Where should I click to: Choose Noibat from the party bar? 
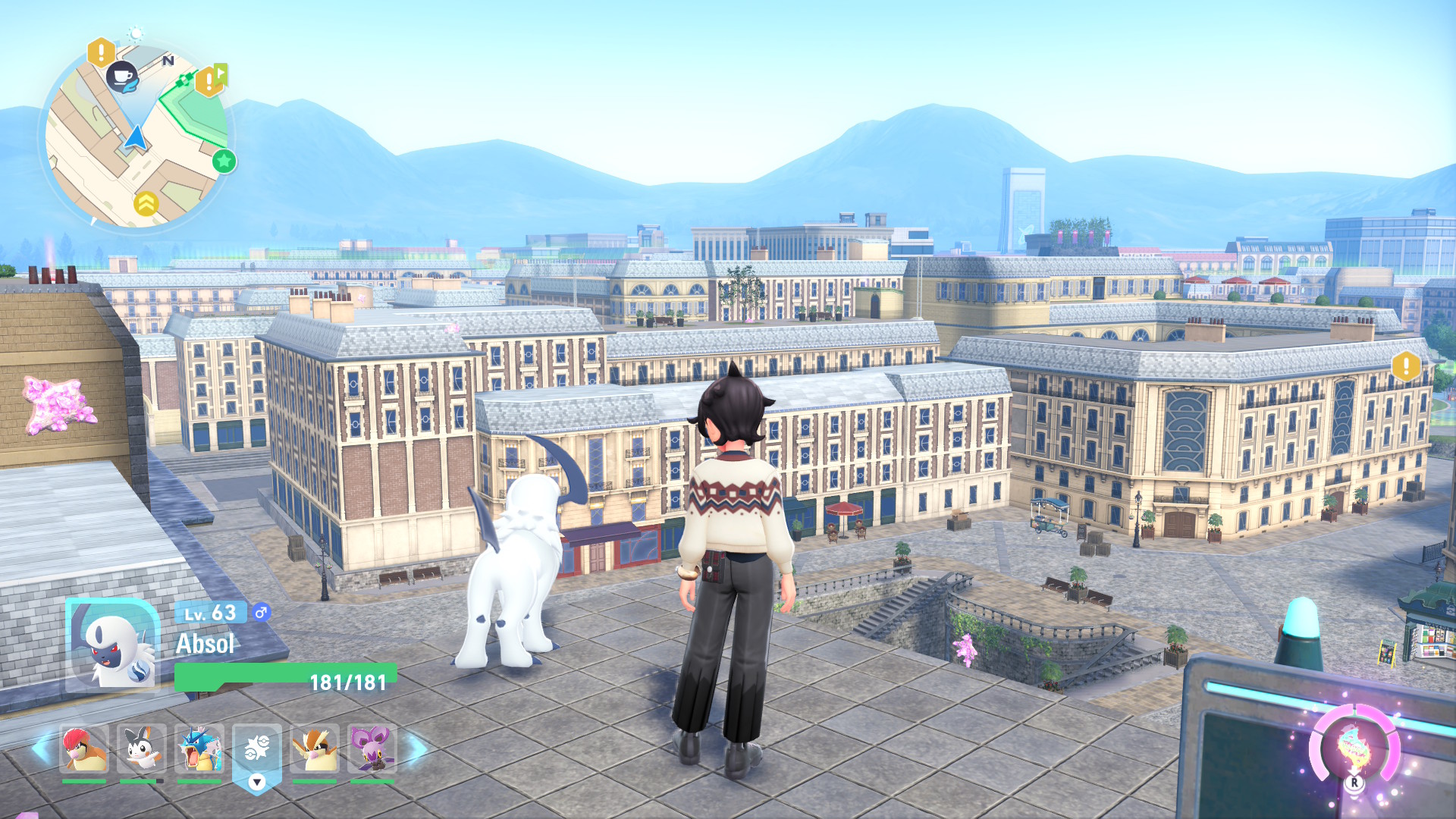tap(372, 749)
